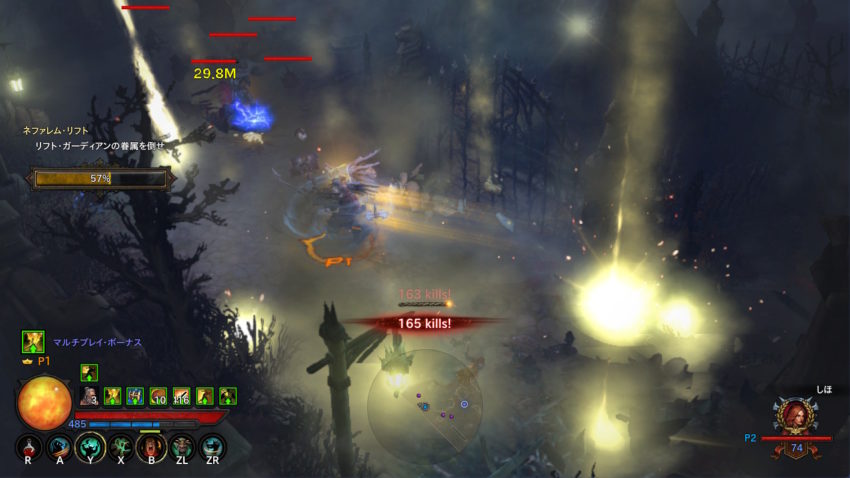Use the red health potion slot
The width and height of the screenshot is (850, 478).
point(29,446)
